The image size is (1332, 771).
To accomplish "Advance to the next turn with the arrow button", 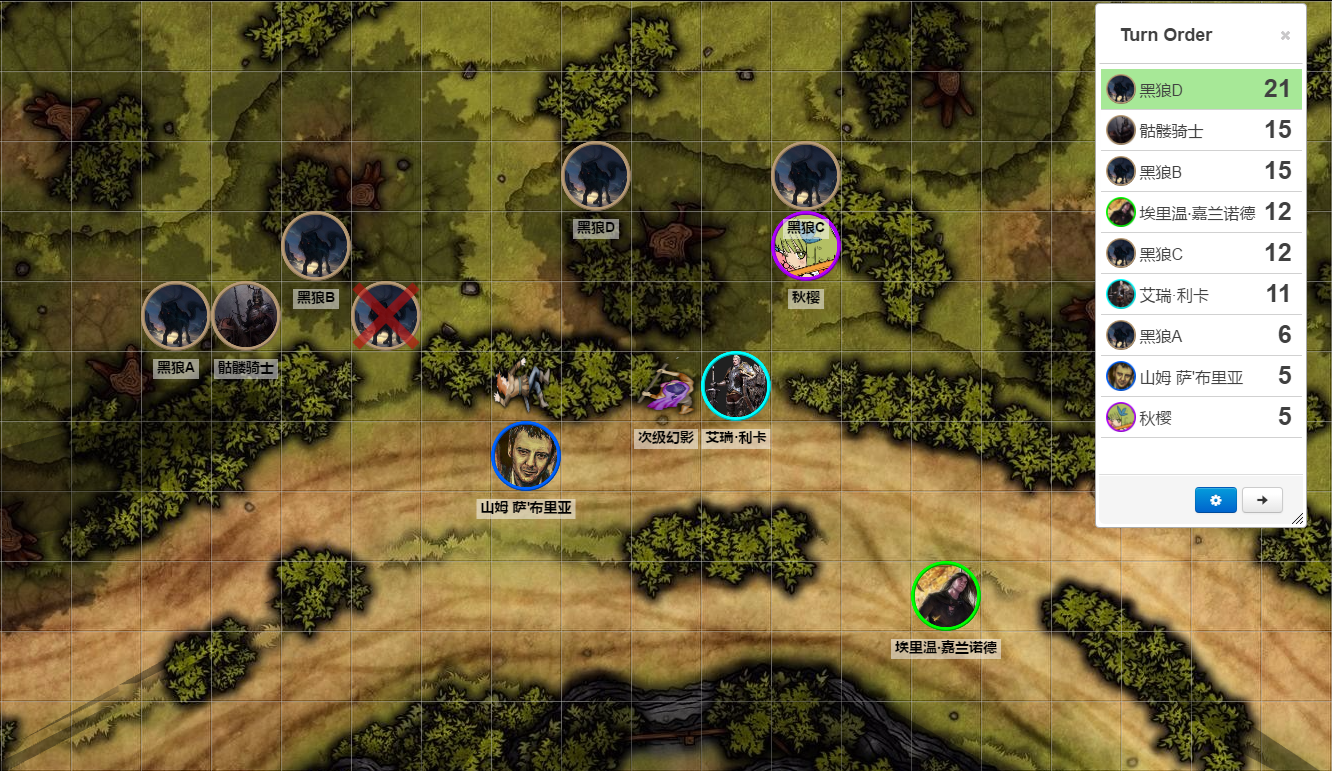I will click(1262, 500).
